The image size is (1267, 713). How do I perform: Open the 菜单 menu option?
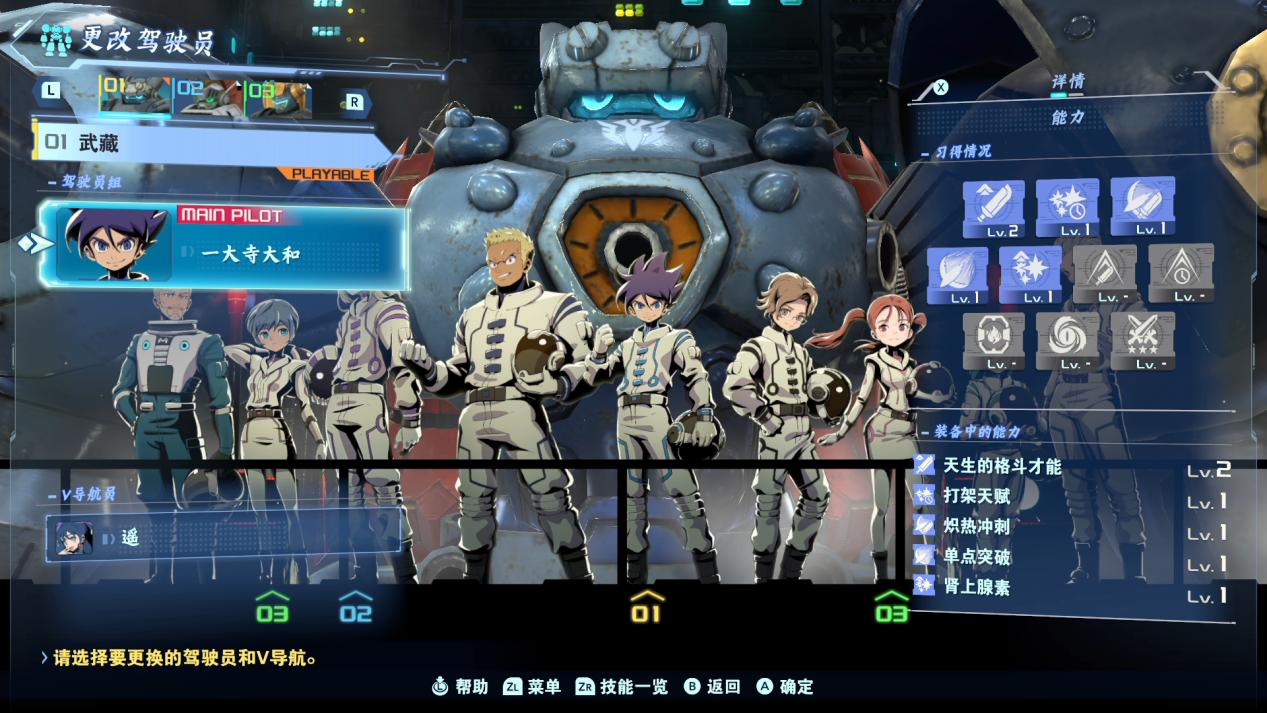tap(533, 687)
